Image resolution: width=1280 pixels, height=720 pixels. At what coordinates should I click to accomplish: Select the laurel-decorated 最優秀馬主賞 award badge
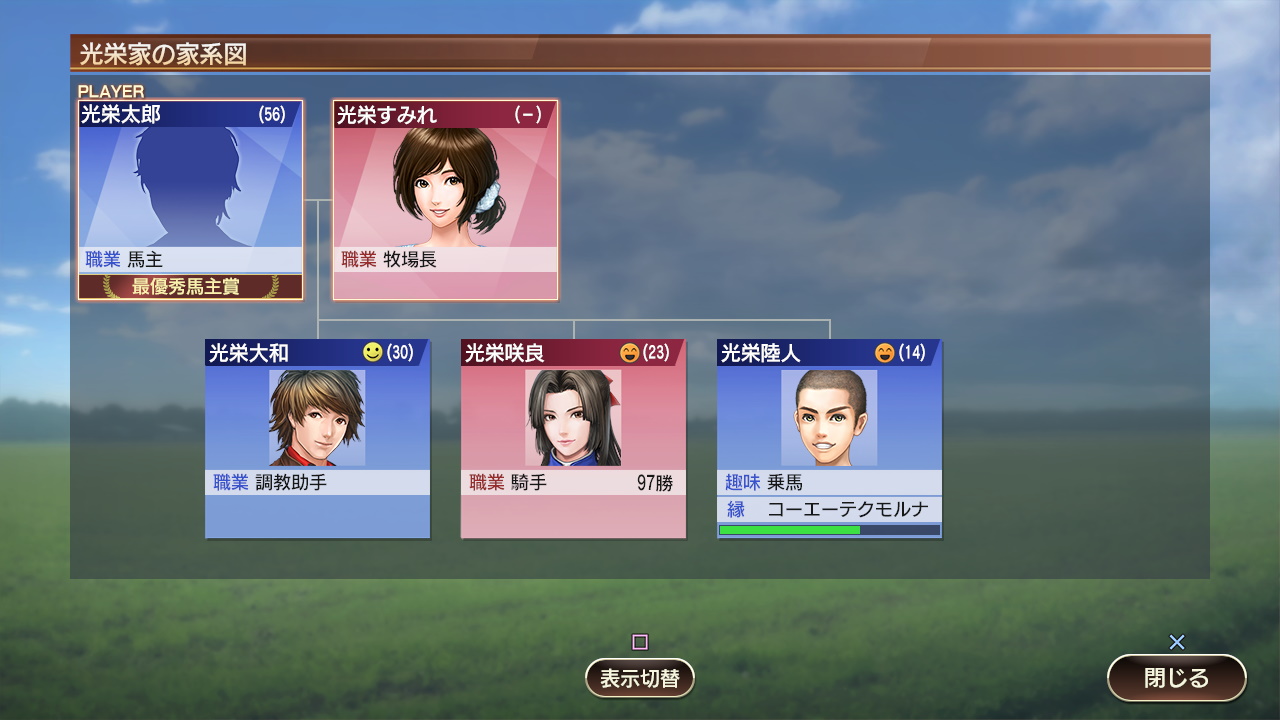(x=190, y=285)
